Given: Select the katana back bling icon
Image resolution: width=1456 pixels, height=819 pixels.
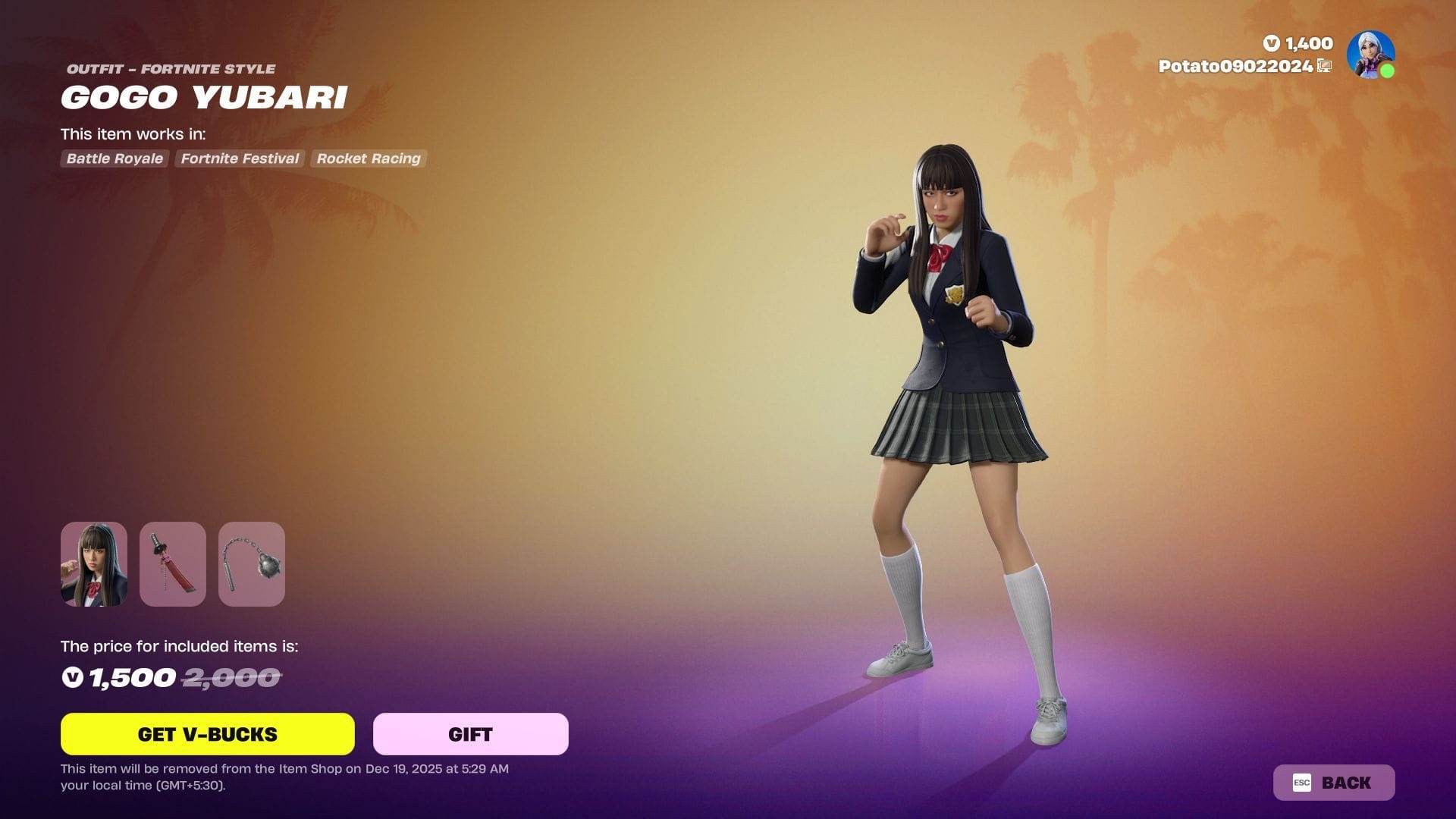Looking at the screenshot, I should point(172,563).
